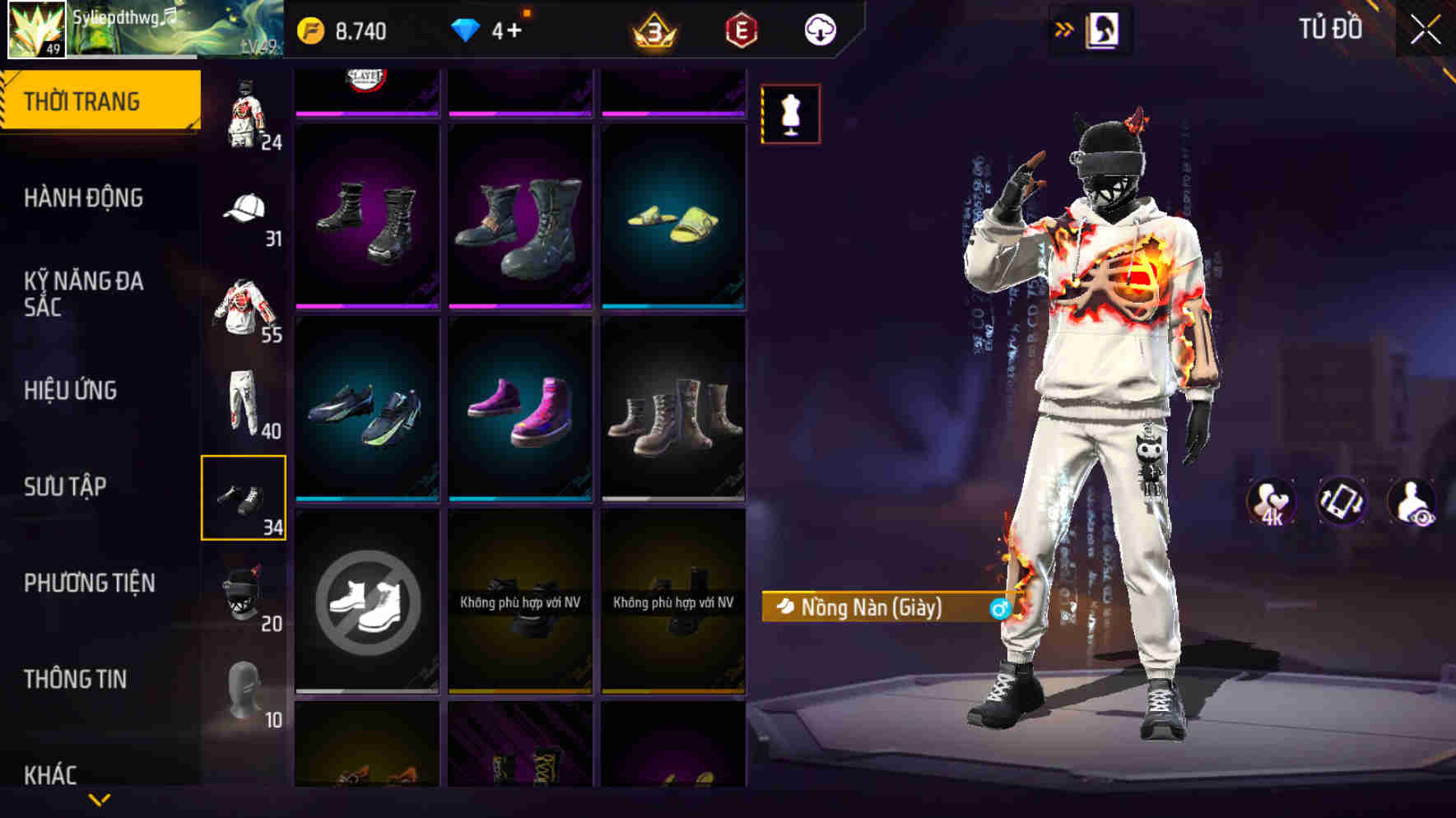Screen dimensions: 1456x818
Task: Click the TỦ ĐỒ heading
Action: (x=1328, y=29)
